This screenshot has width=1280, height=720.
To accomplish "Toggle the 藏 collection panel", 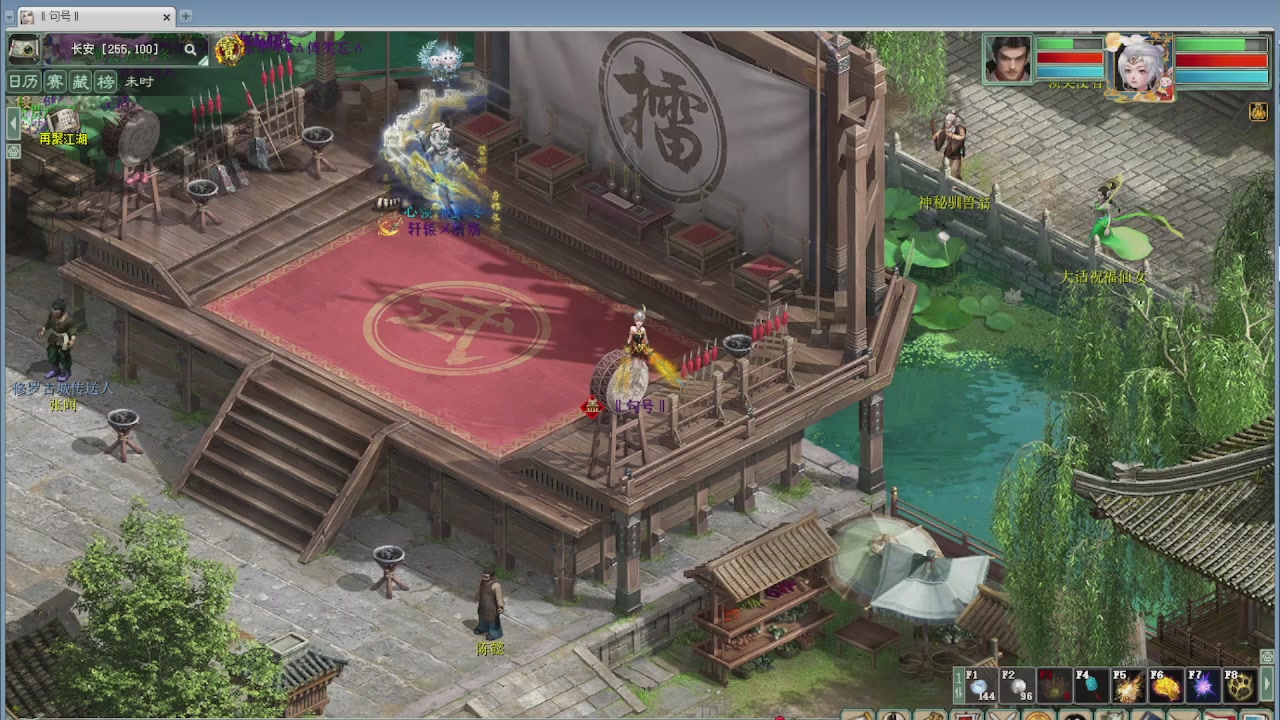I will point(80,81).
